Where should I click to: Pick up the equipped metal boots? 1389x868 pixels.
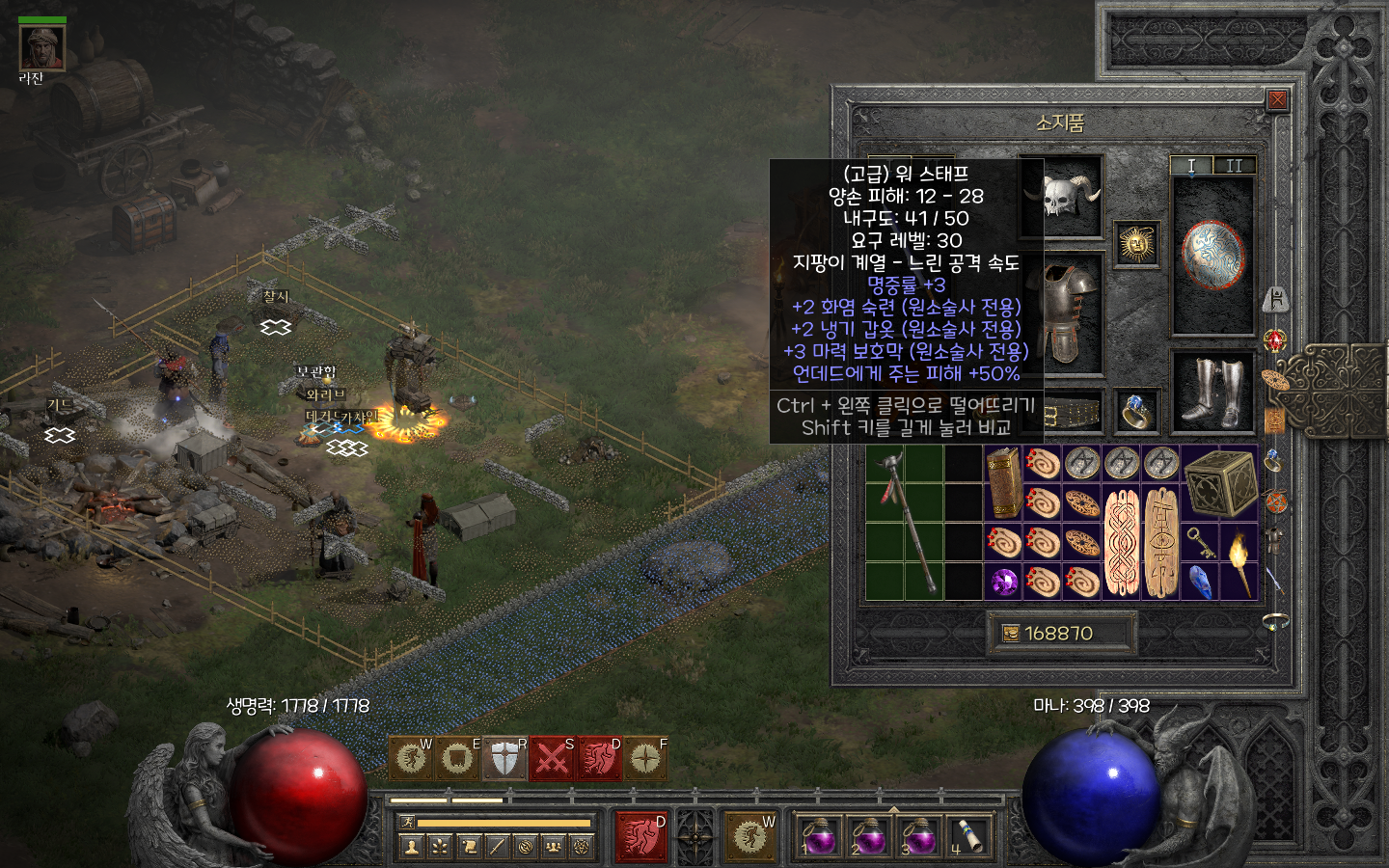1213,393
